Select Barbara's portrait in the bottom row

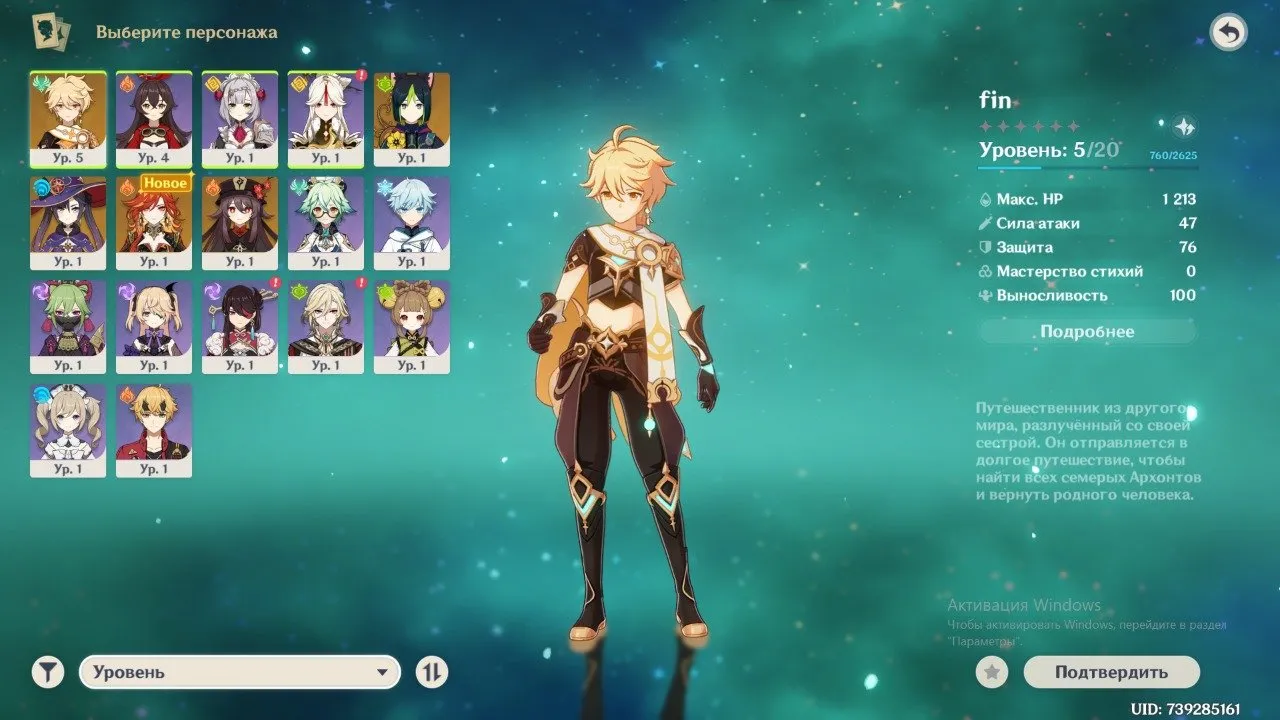[x=69, y=430]
